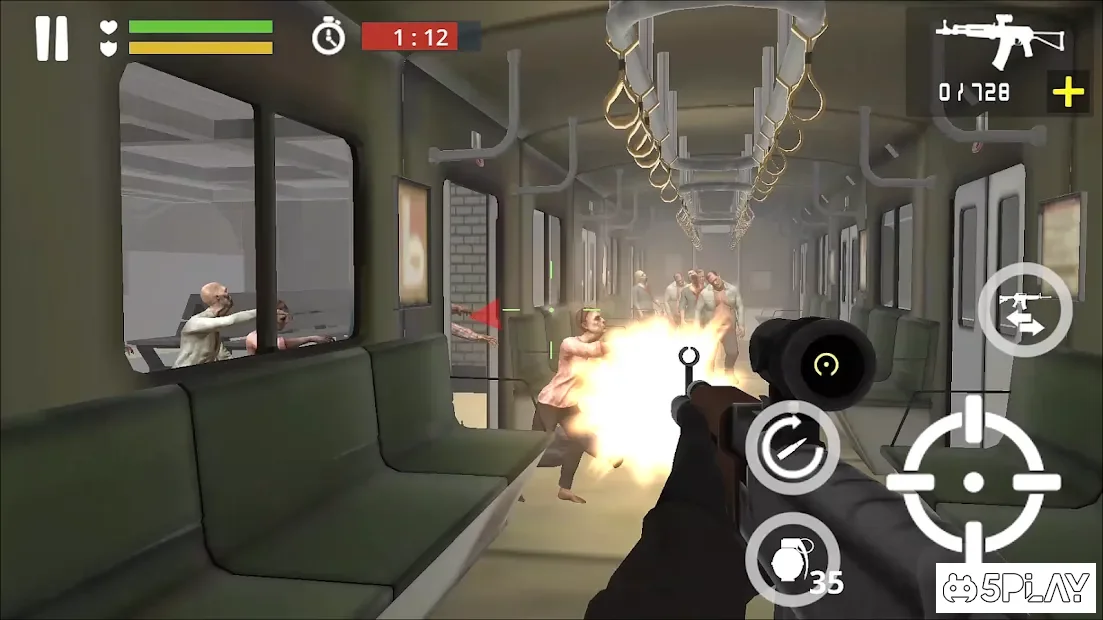Pause the game
Viewport: 1103px width, 620px height.
click(51, 38)
